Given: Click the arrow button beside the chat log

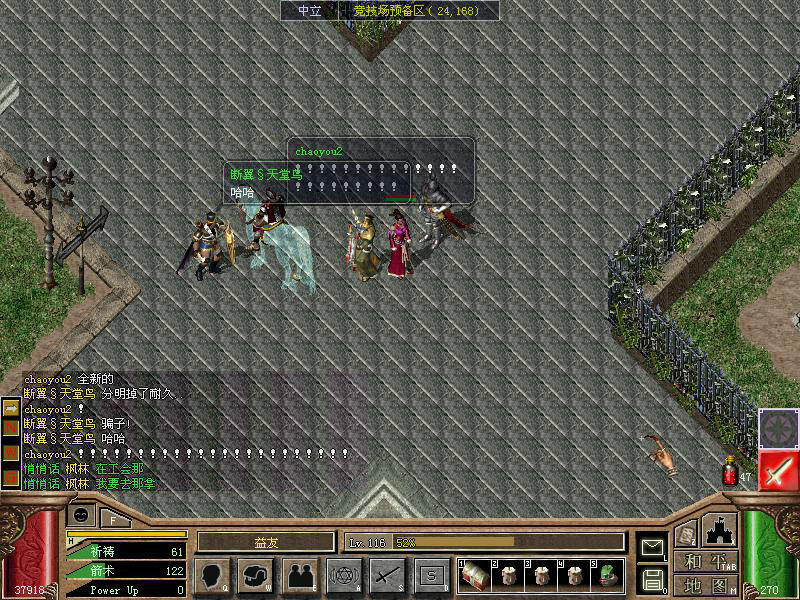Looking at the screenshot, I should tap(11, 408).
